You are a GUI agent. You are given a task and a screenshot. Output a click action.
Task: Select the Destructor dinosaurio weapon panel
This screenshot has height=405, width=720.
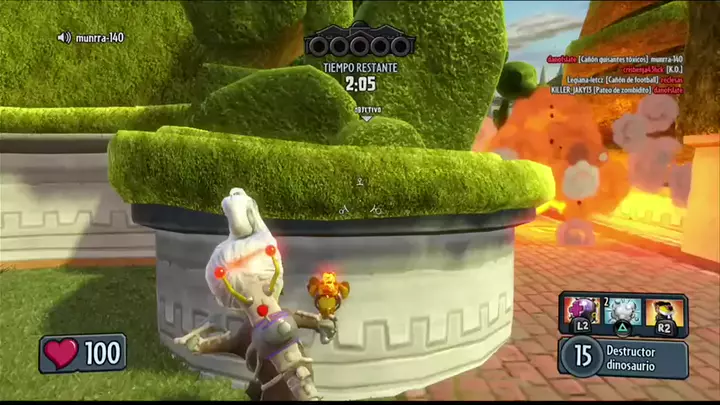click(624, 356)
